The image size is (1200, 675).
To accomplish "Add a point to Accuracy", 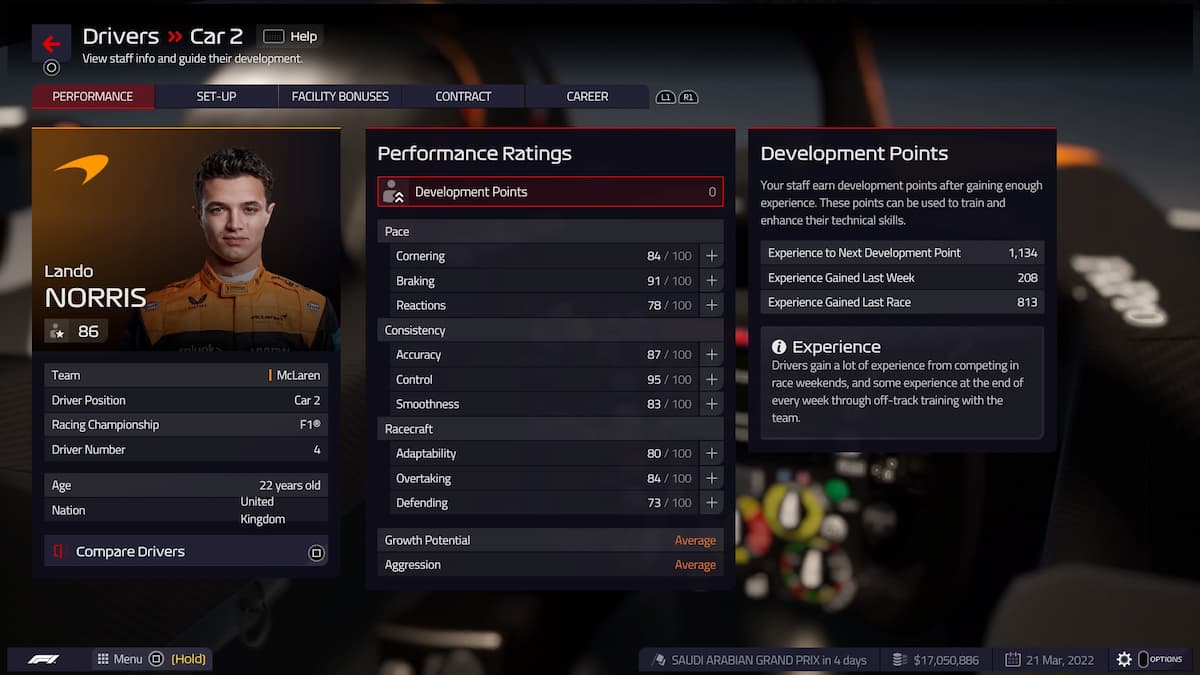I will [712, 355].
